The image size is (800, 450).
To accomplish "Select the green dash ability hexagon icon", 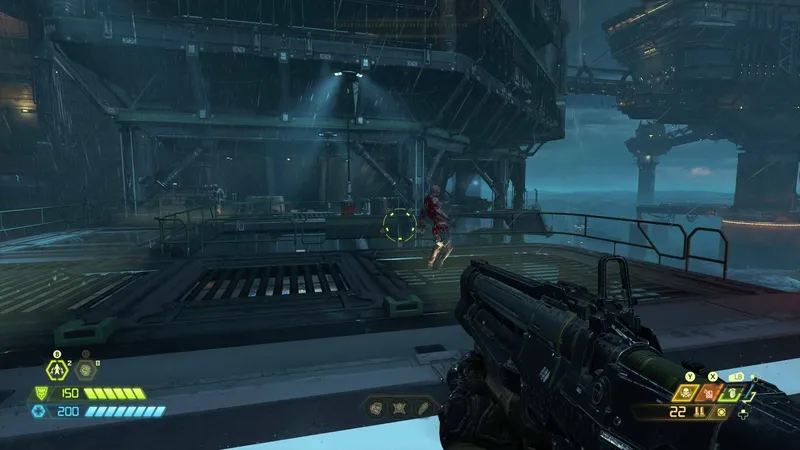I will click(x=56, y=368).
